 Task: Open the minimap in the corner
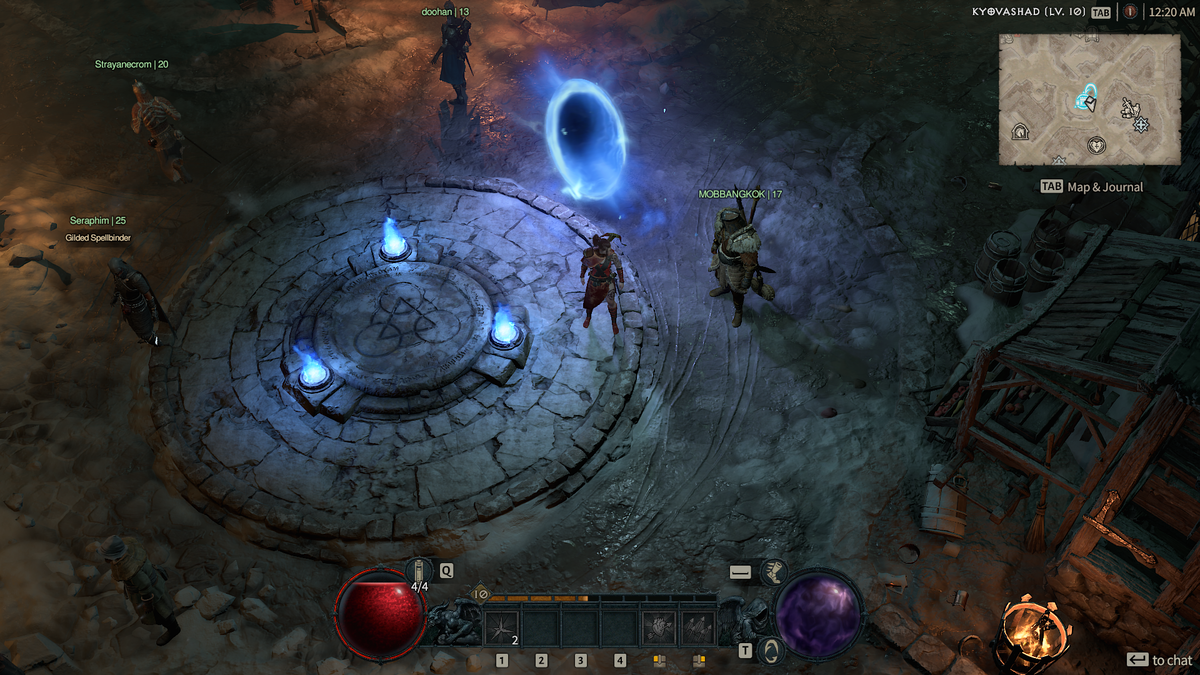1089,98
